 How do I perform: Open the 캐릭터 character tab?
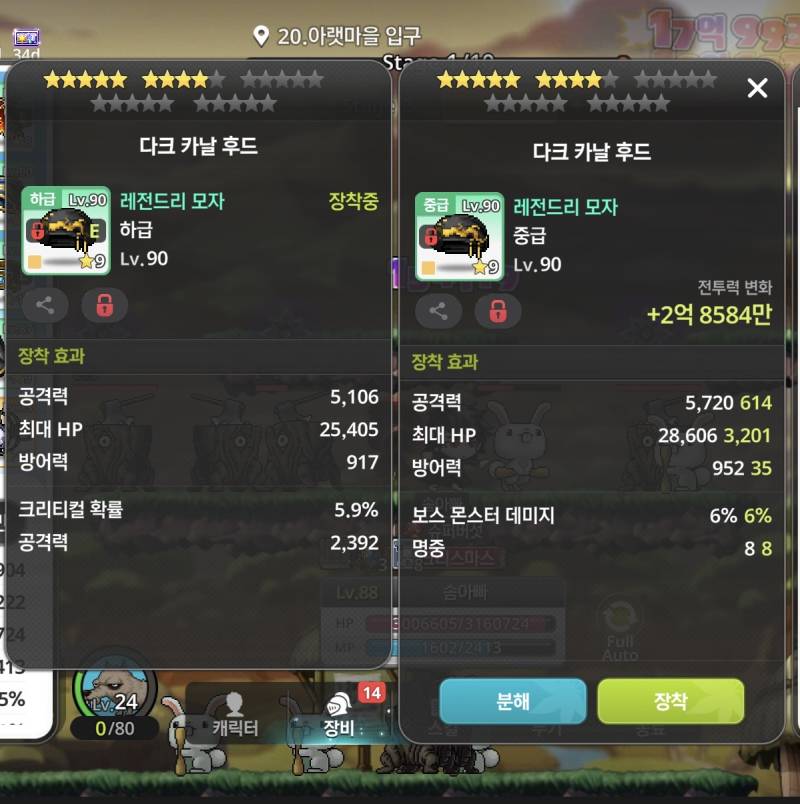pyautogui.click(x=236, y=716)
